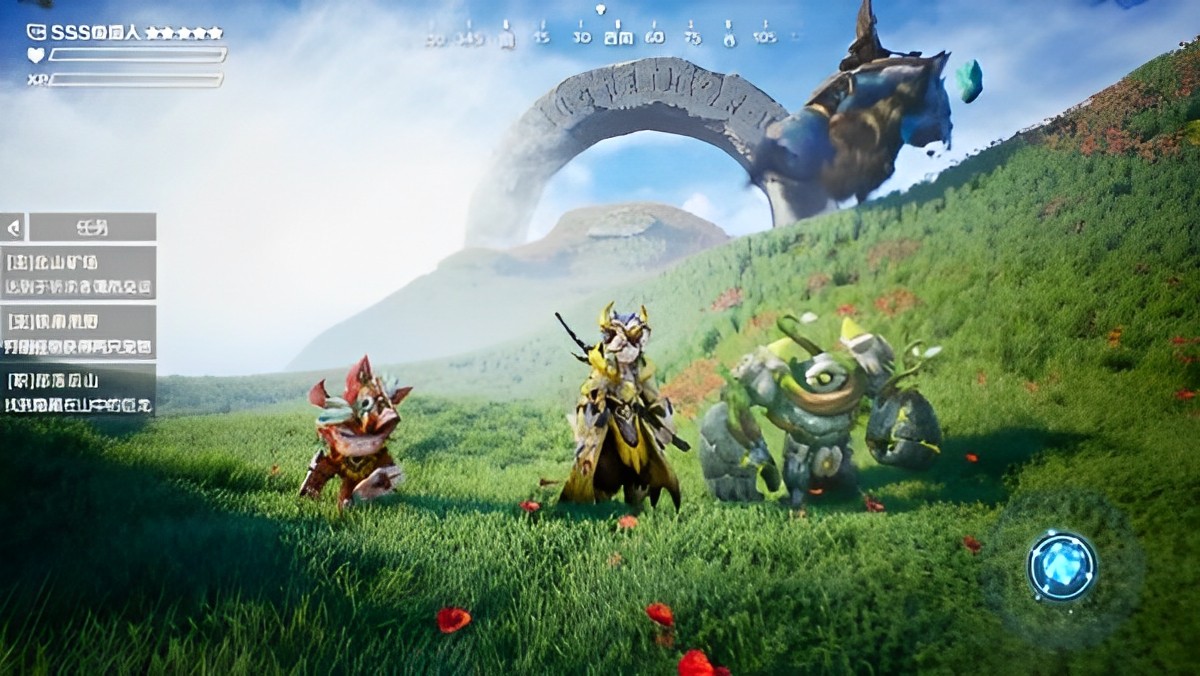Select the third quest in the tracker

80,390
